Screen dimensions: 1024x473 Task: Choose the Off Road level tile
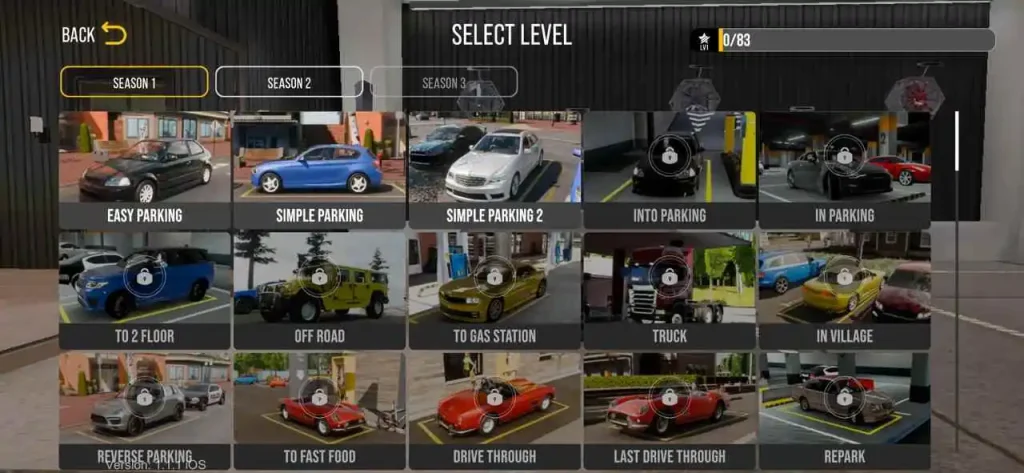click(x=319, y=289)
